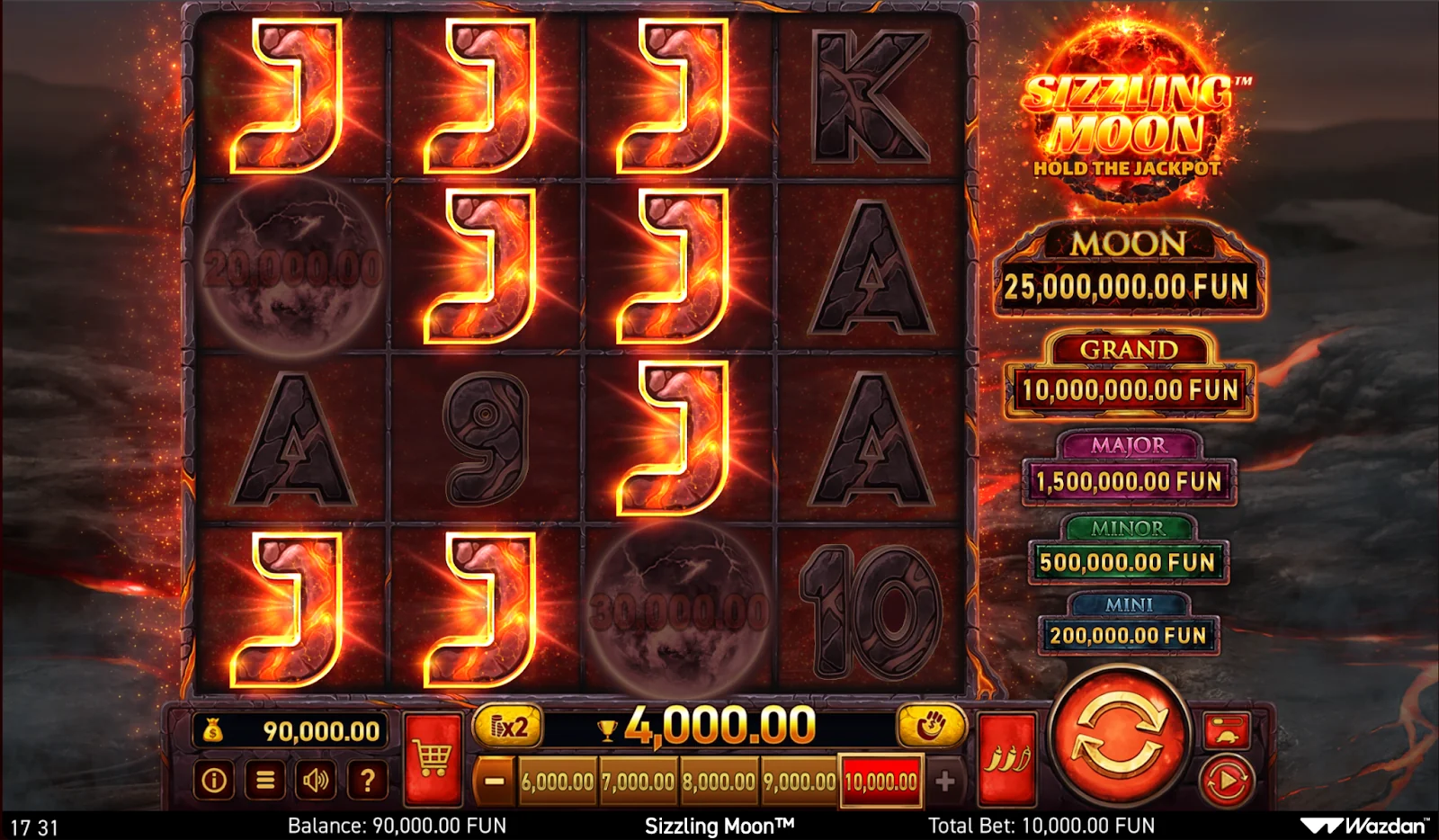Select the highlighted 10,000.00 bet
Image resolution: width=1439 pixels, height=840 pixels.
pyautogui.click(x=880, y=782)
